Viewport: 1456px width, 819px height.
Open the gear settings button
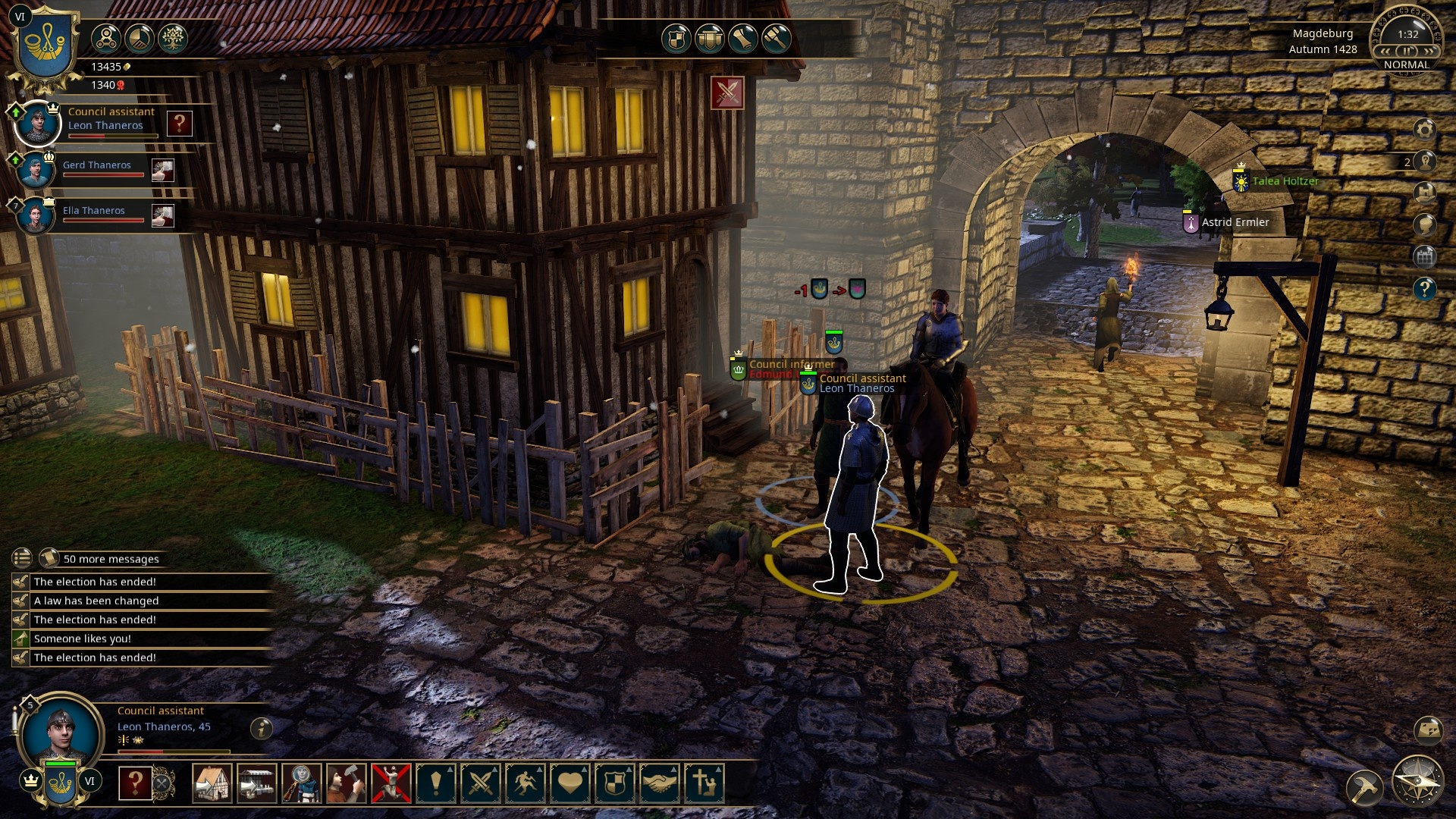point(1424,130)
